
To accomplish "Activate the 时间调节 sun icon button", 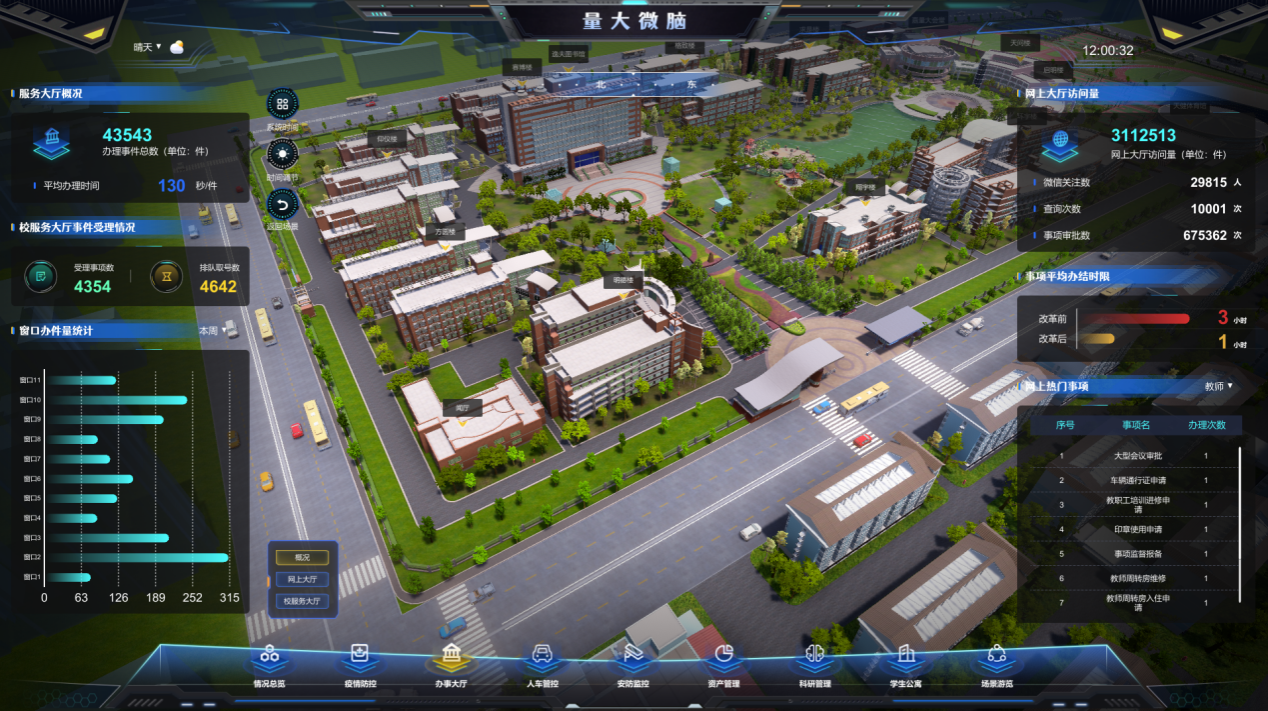I will tap(282, 154).
